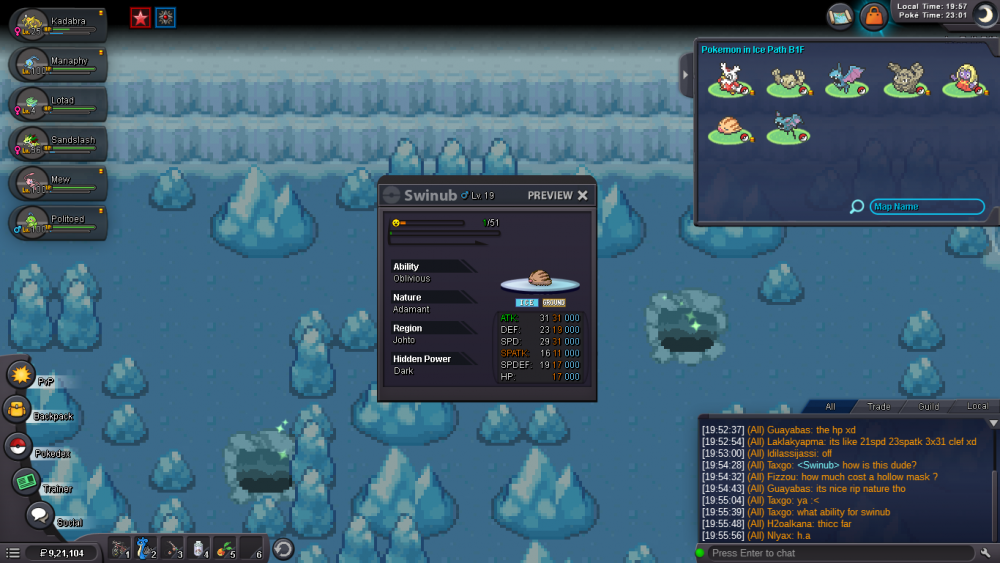Screen dimensions: 1000x563
Task: Click the circular arrow button beside hotbar
Action: pos(283,549)
